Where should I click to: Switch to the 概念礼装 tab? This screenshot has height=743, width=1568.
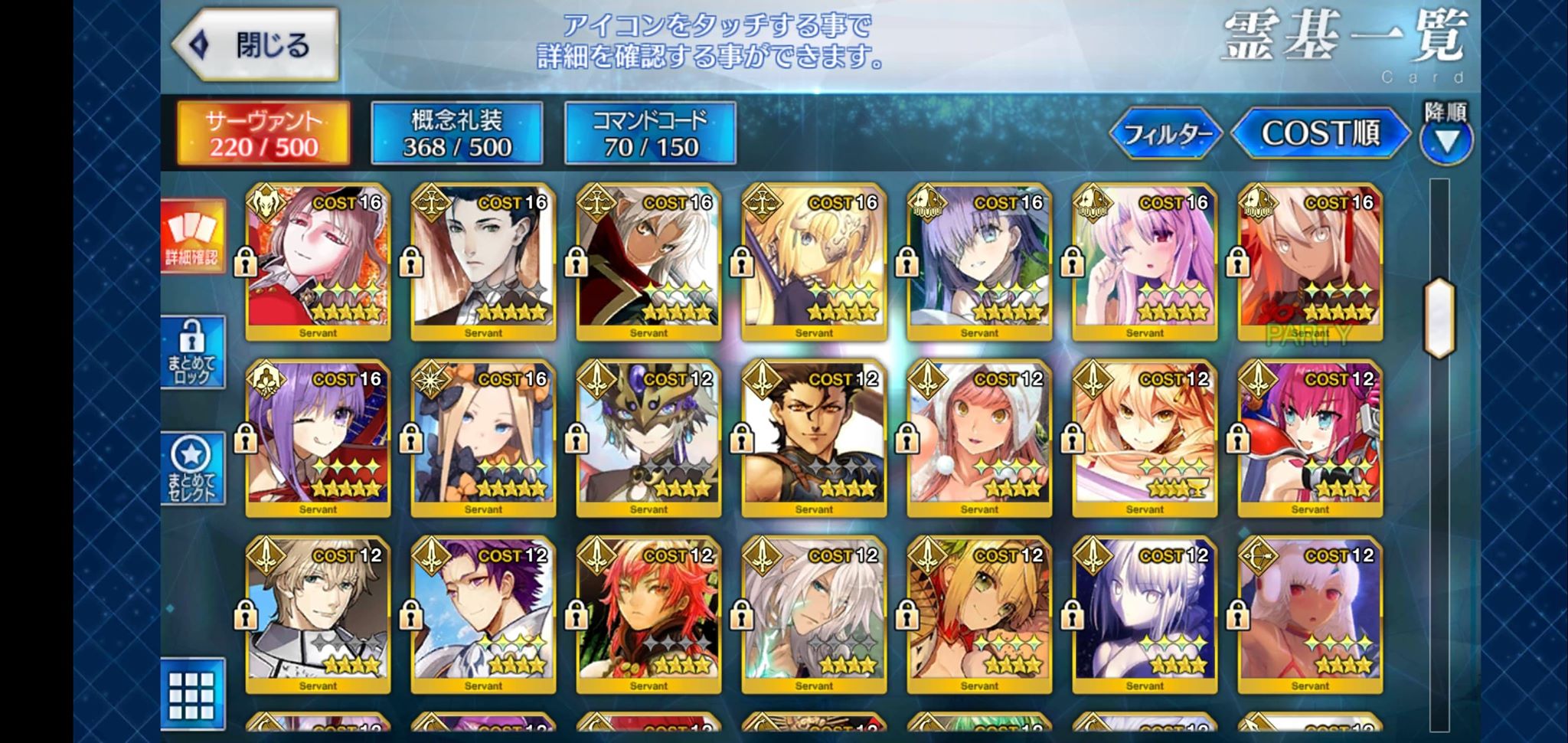point(457,133)
